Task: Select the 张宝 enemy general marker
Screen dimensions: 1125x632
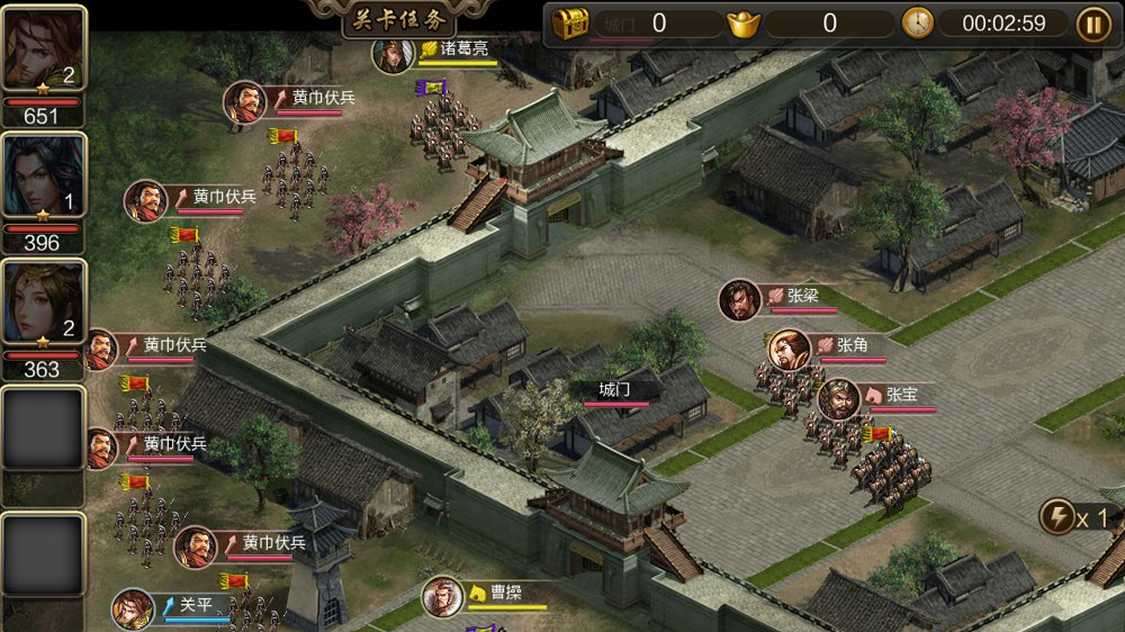Action: 838,398
